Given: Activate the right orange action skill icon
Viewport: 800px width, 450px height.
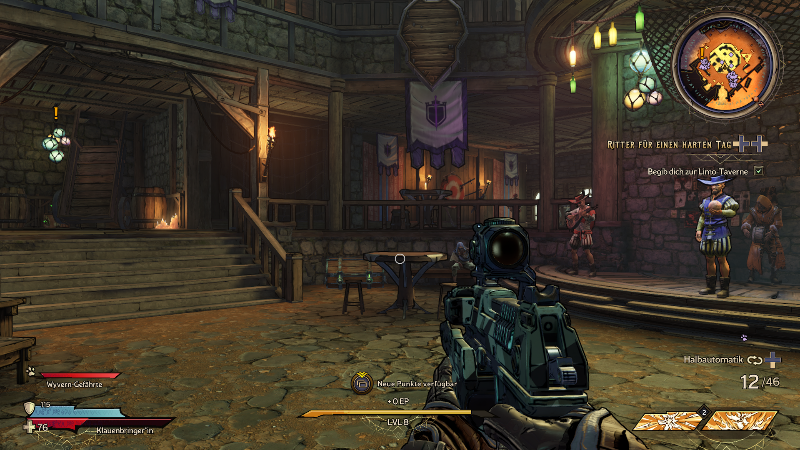Looking at the screenshot, I should coord(740,421).
